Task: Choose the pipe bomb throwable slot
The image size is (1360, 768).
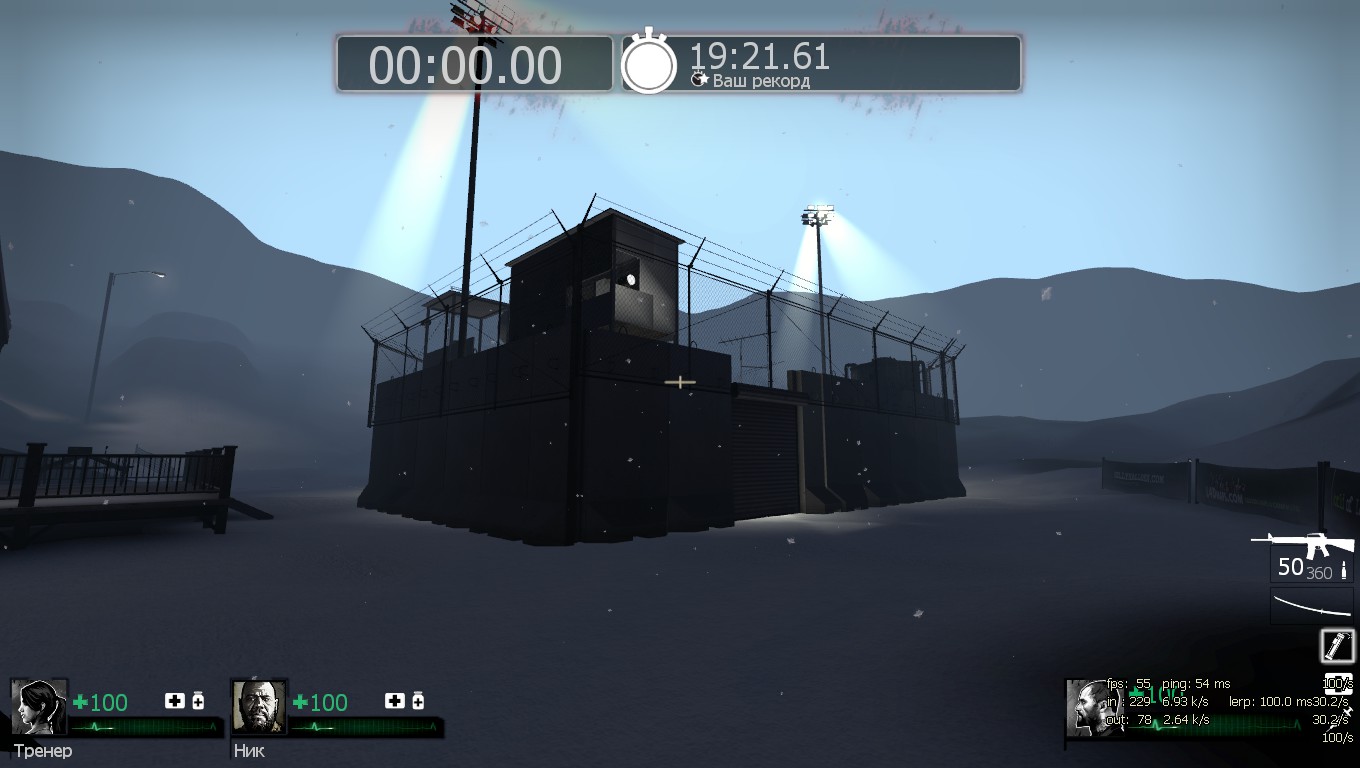Action: tap(1337, 645)
